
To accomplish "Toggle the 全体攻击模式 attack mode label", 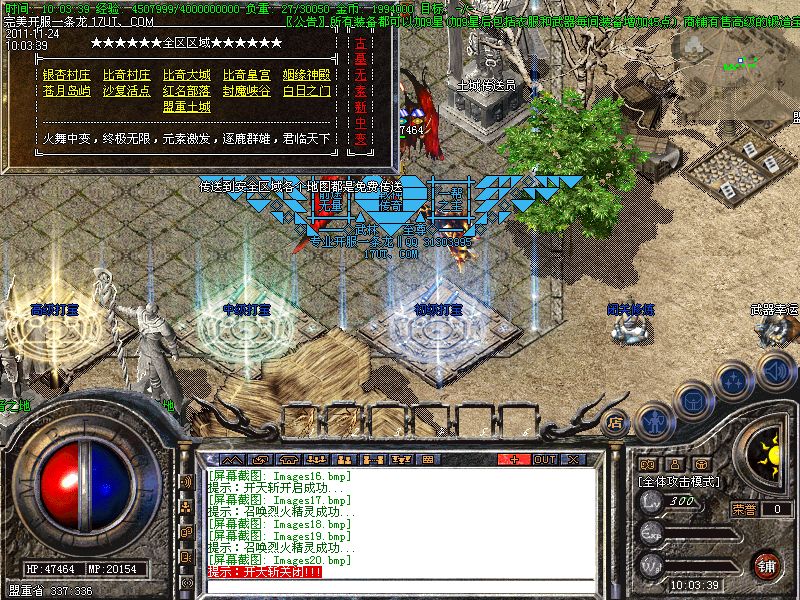I will click(x=680, y=482).
